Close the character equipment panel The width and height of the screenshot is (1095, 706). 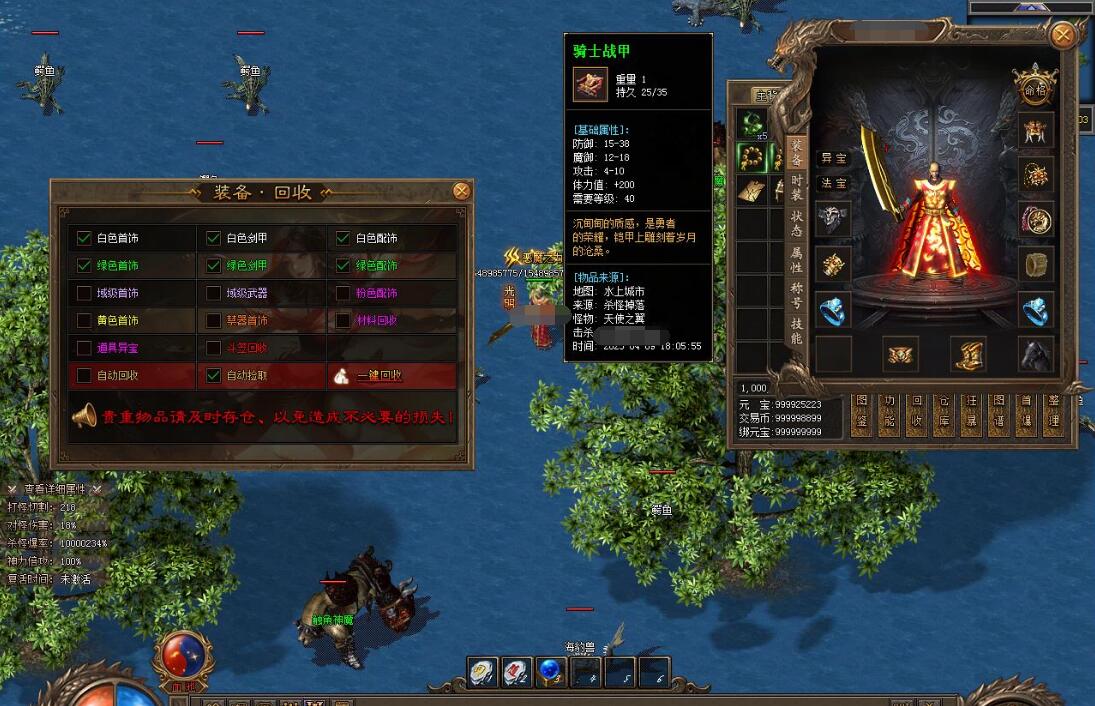[1063, 37]
